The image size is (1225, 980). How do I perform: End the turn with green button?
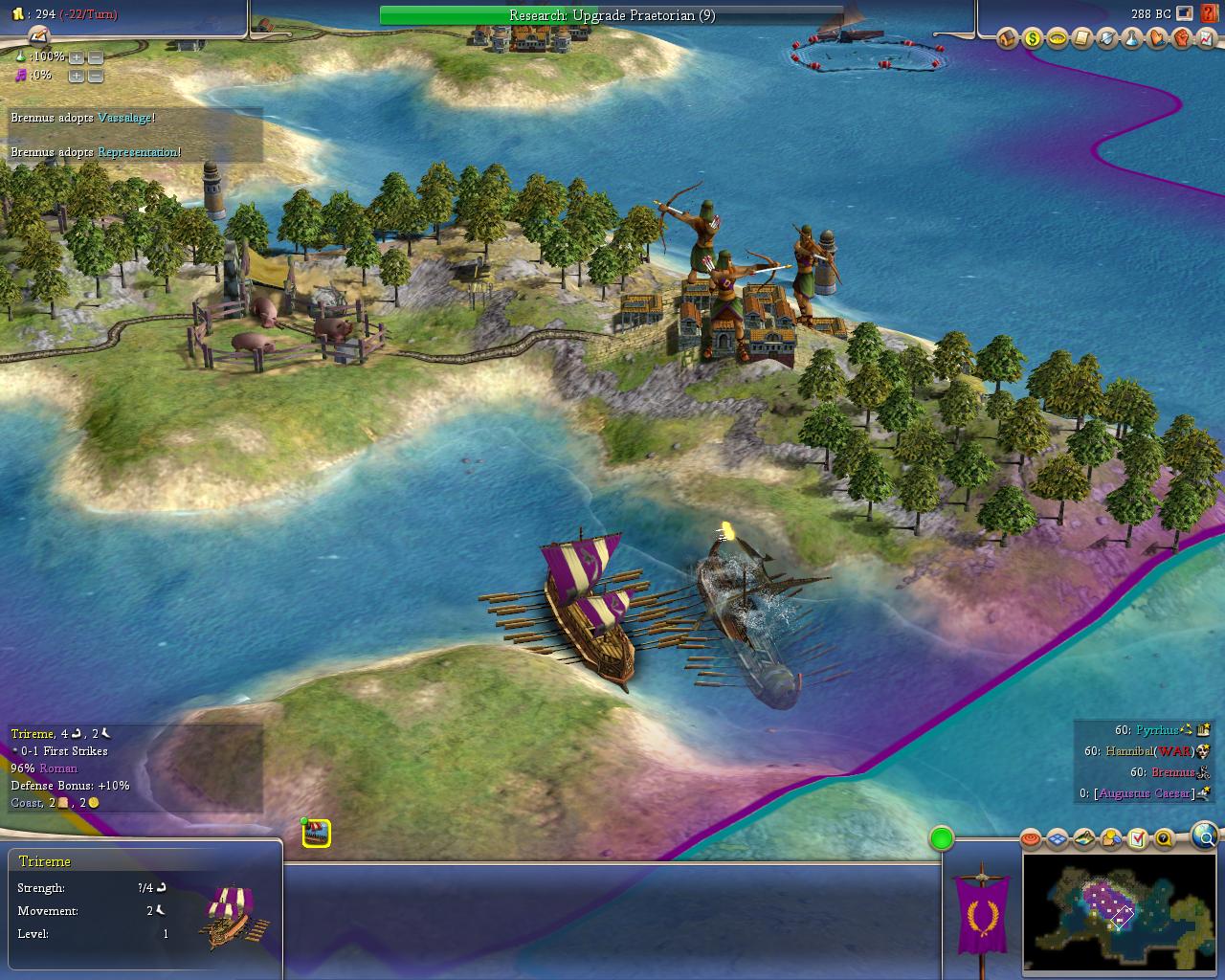point(942,839)
